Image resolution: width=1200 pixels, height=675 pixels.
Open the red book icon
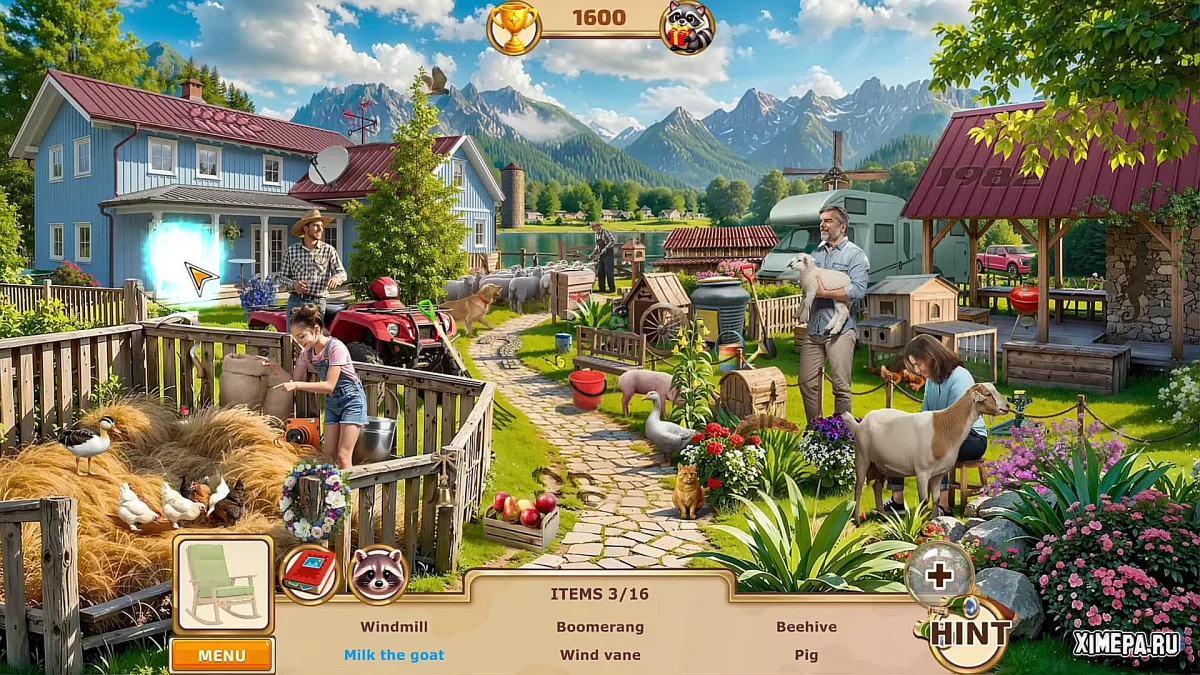click(x=310, y=574)
